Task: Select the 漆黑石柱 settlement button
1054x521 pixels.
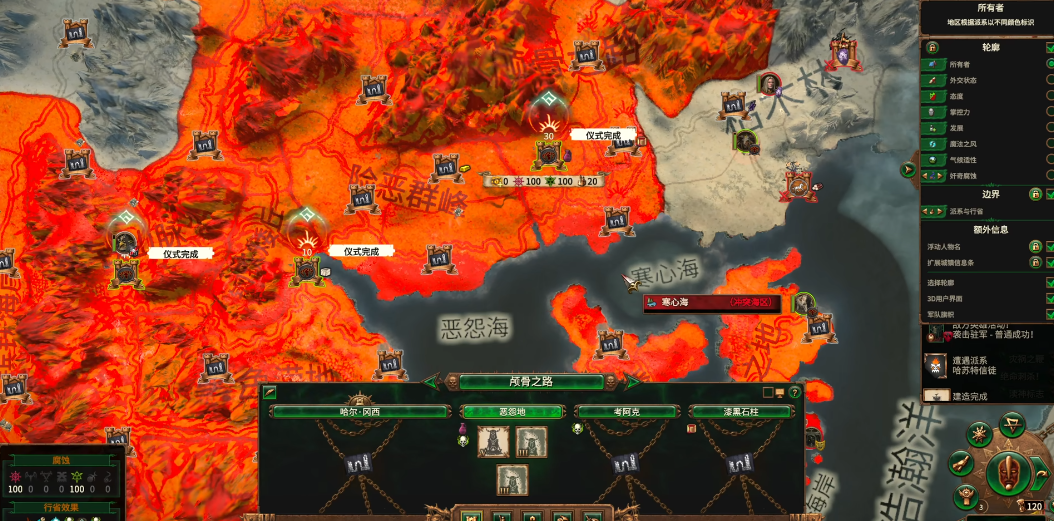Action: click(x=742, y=411)
